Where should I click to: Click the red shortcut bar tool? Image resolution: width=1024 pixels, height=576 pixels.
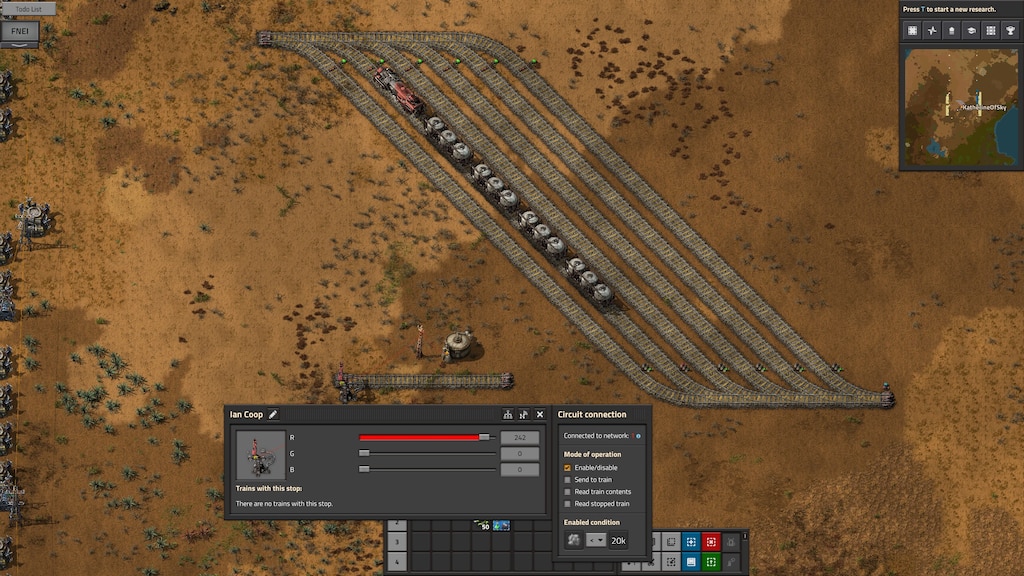(711, 541)
